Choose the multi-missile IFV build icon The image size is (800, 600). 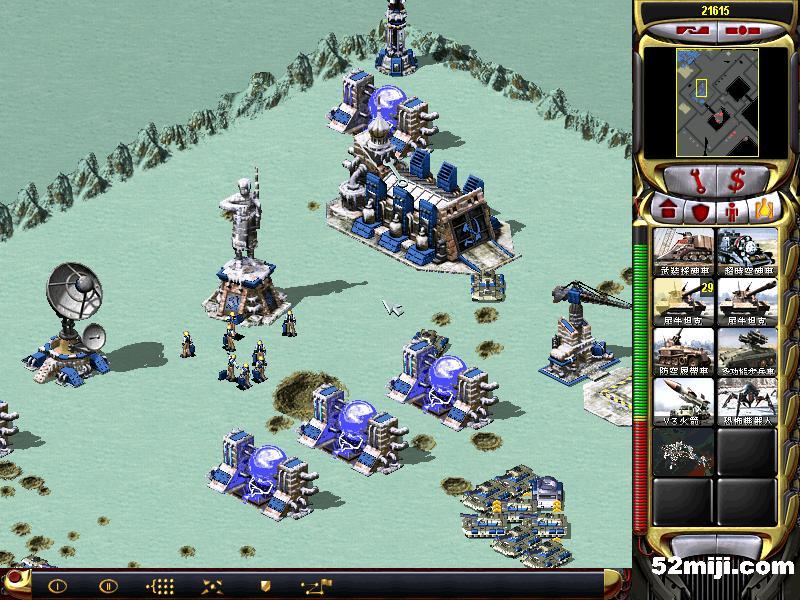click(745, 351)
